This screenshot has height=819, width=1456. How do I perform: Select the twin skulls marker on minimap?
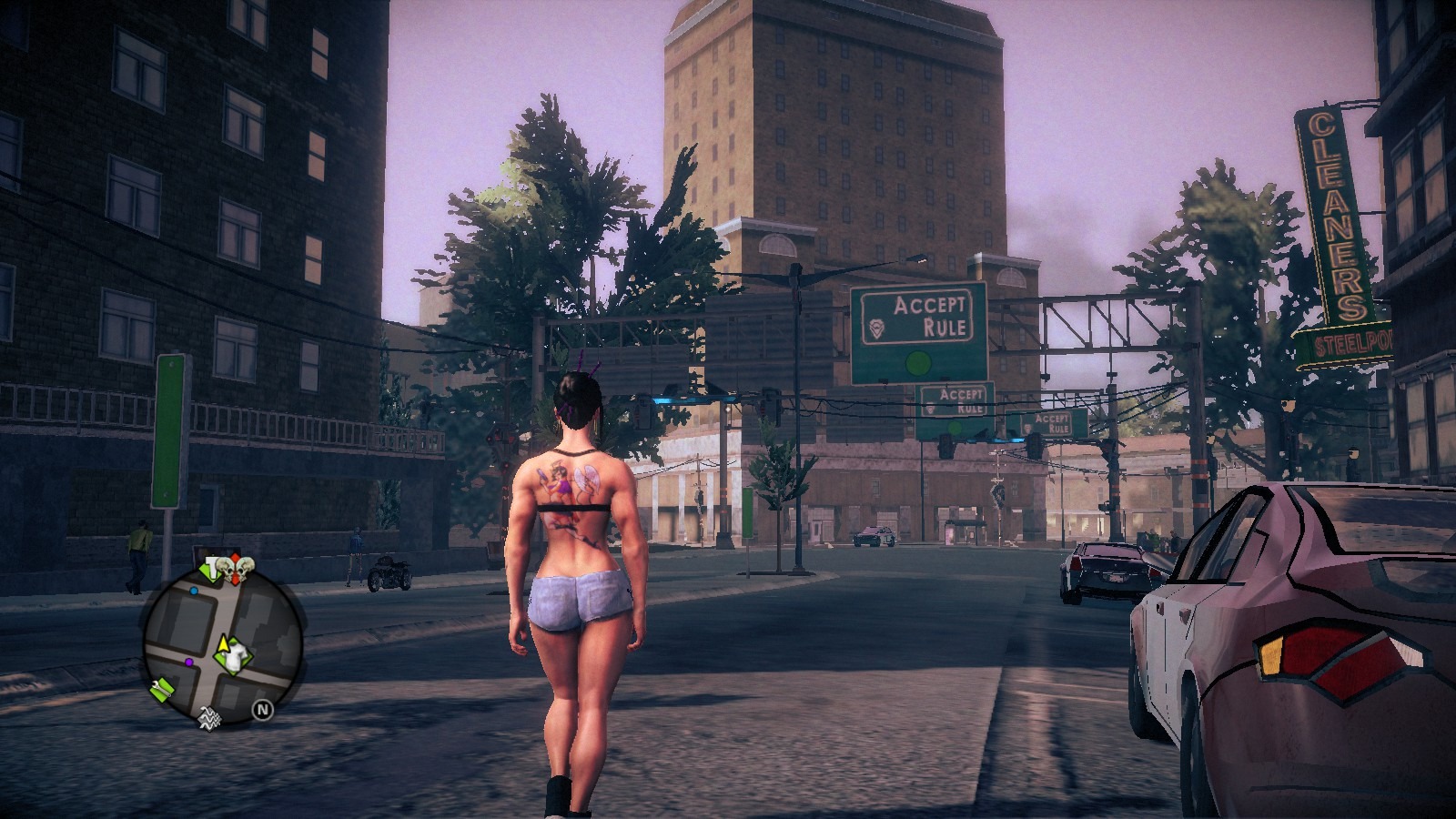235,571
